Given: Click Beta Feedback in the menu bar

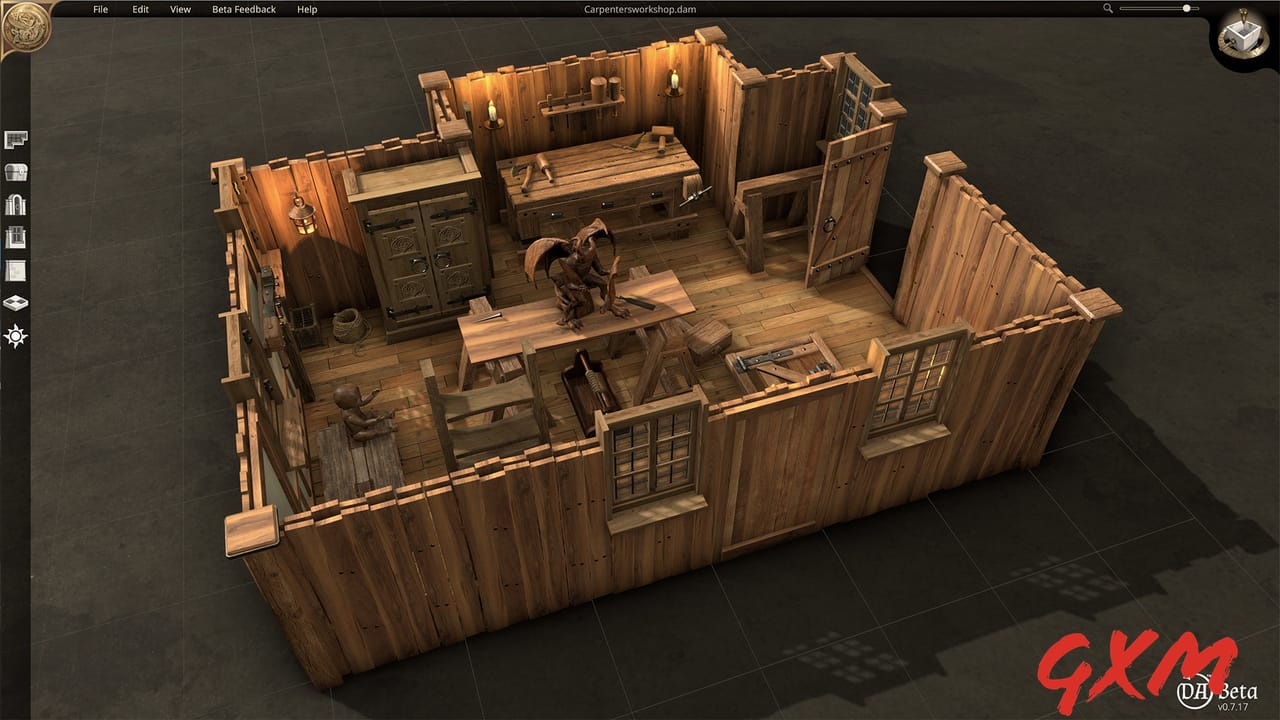Looking at the screenshot, I should point(243,9).
